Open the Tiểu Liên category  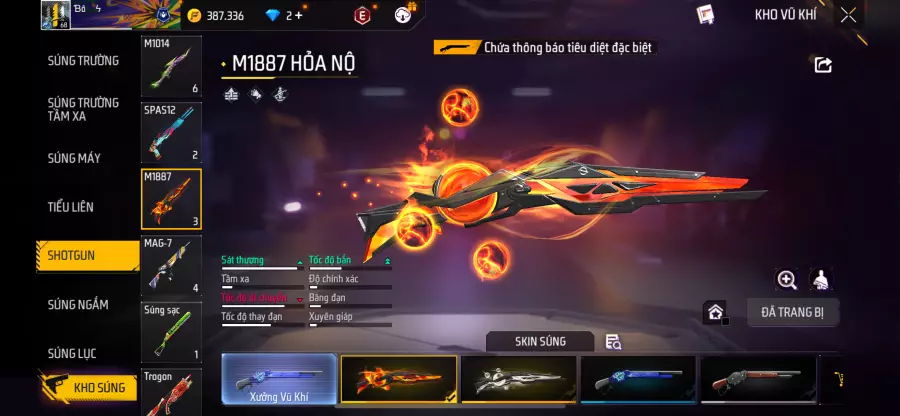click(x=71, y=207)
